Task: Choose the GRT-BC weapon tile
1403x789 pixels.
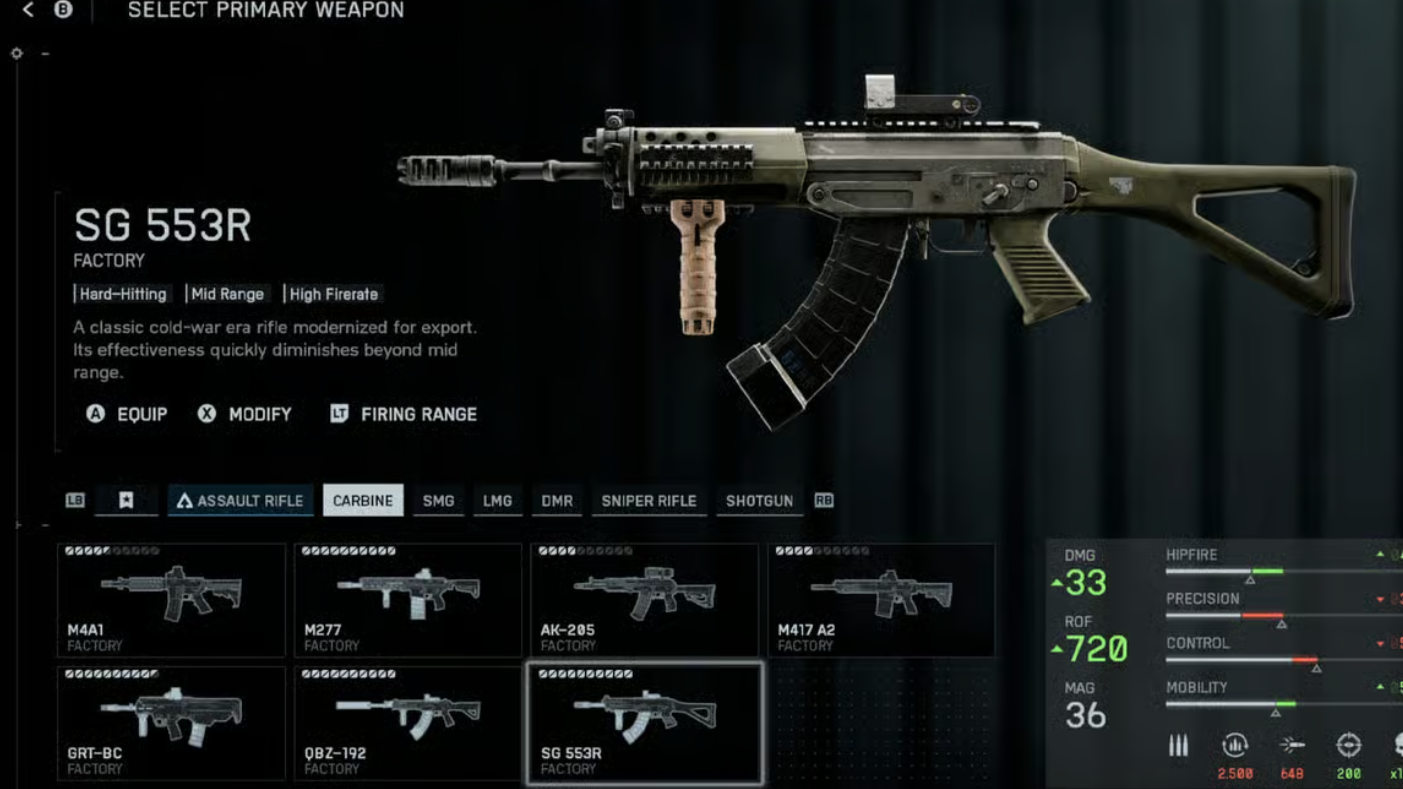Action: point(171,723)
